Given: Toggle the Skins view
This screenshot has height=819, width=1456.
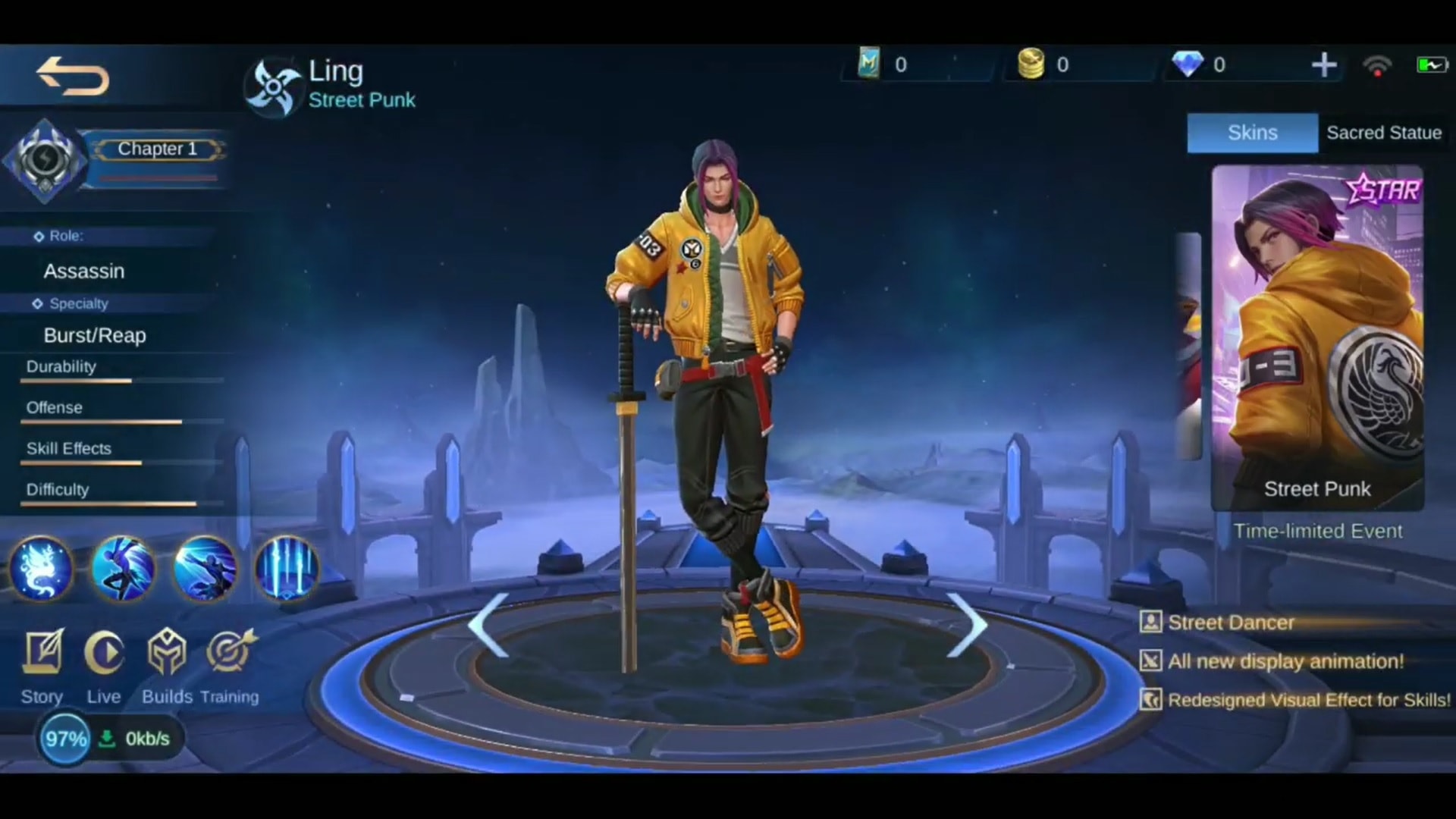Looking at the screenshot, I should tap(1252, 133).
